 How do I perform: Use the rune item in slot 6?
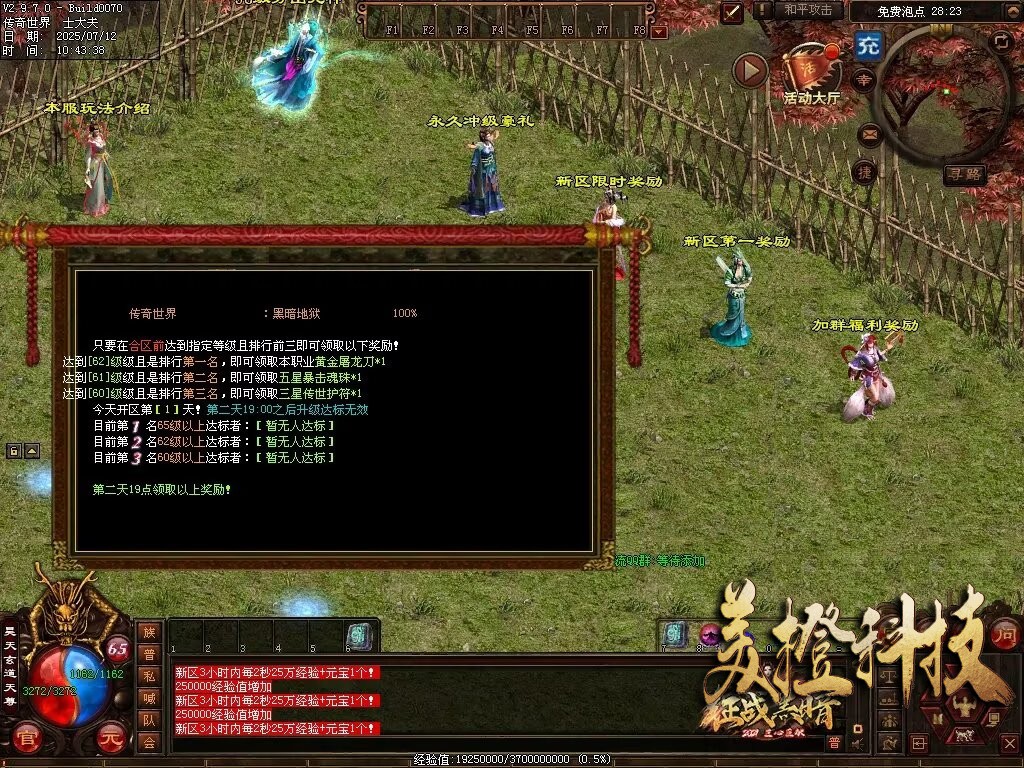click(357, 635)
